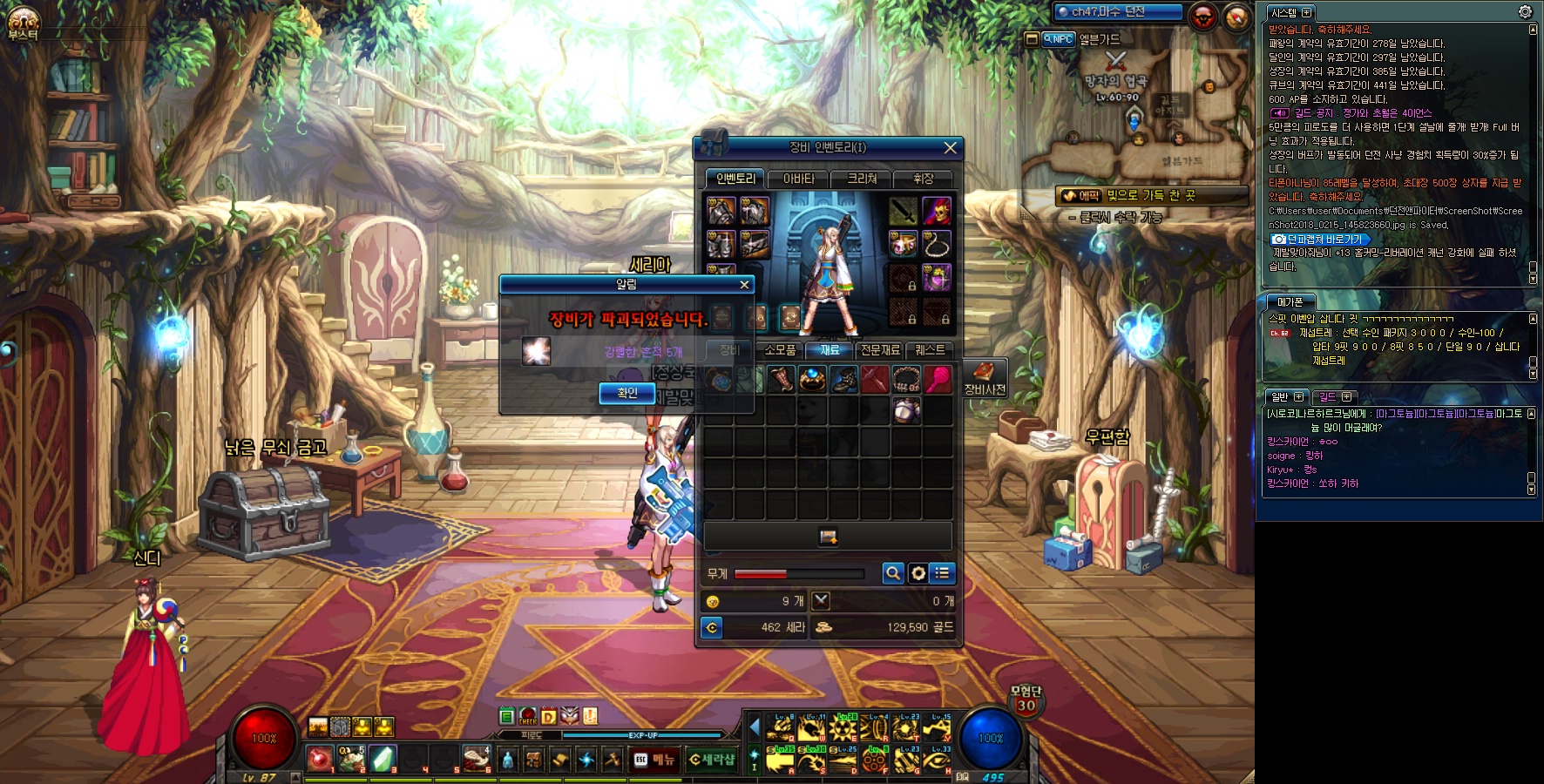Select the pink balloon item slot
Viewport: 1544px width, 784px height.
click(x=938, y=380)
